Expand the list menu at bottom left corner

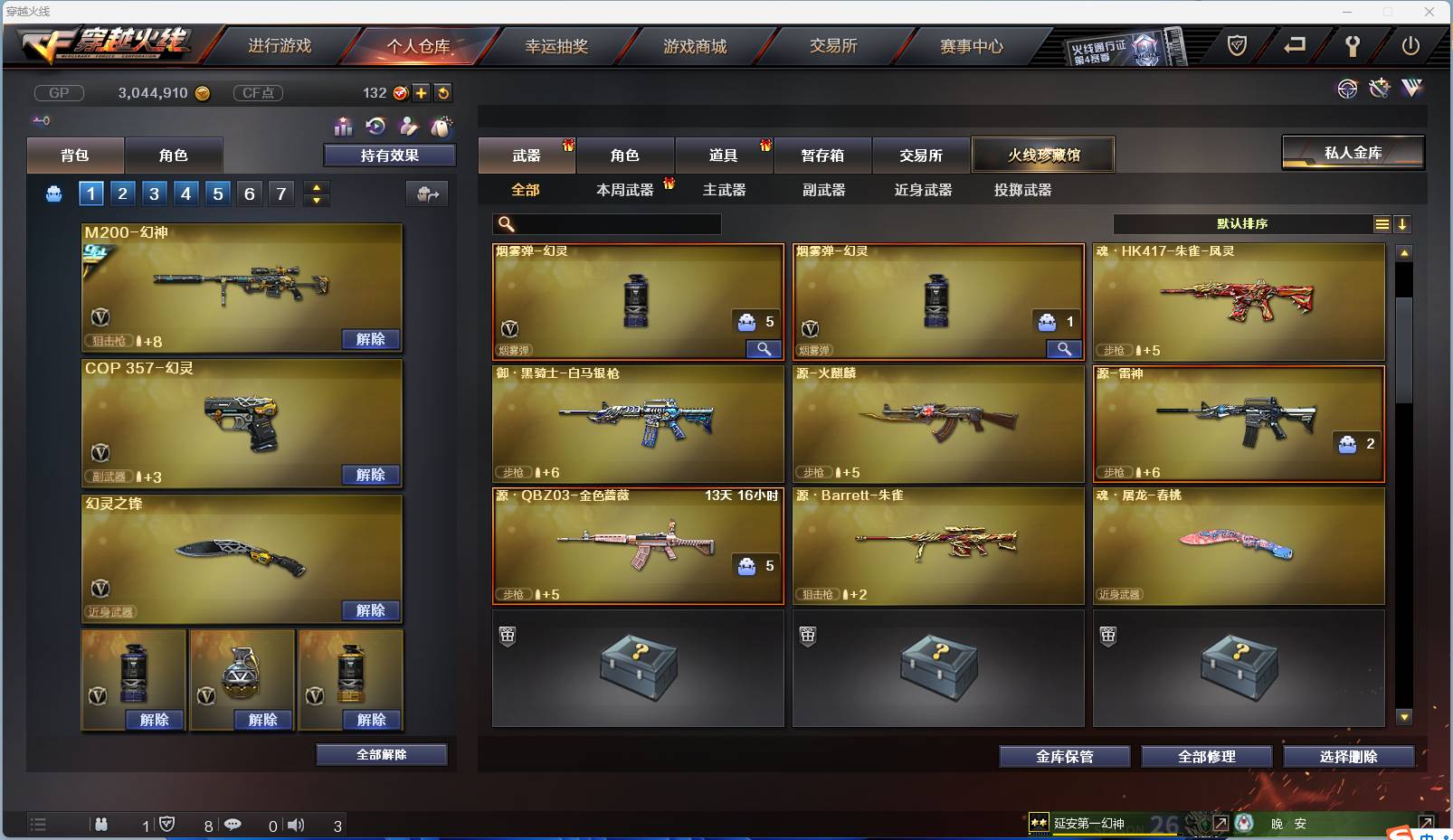point(38,824)
